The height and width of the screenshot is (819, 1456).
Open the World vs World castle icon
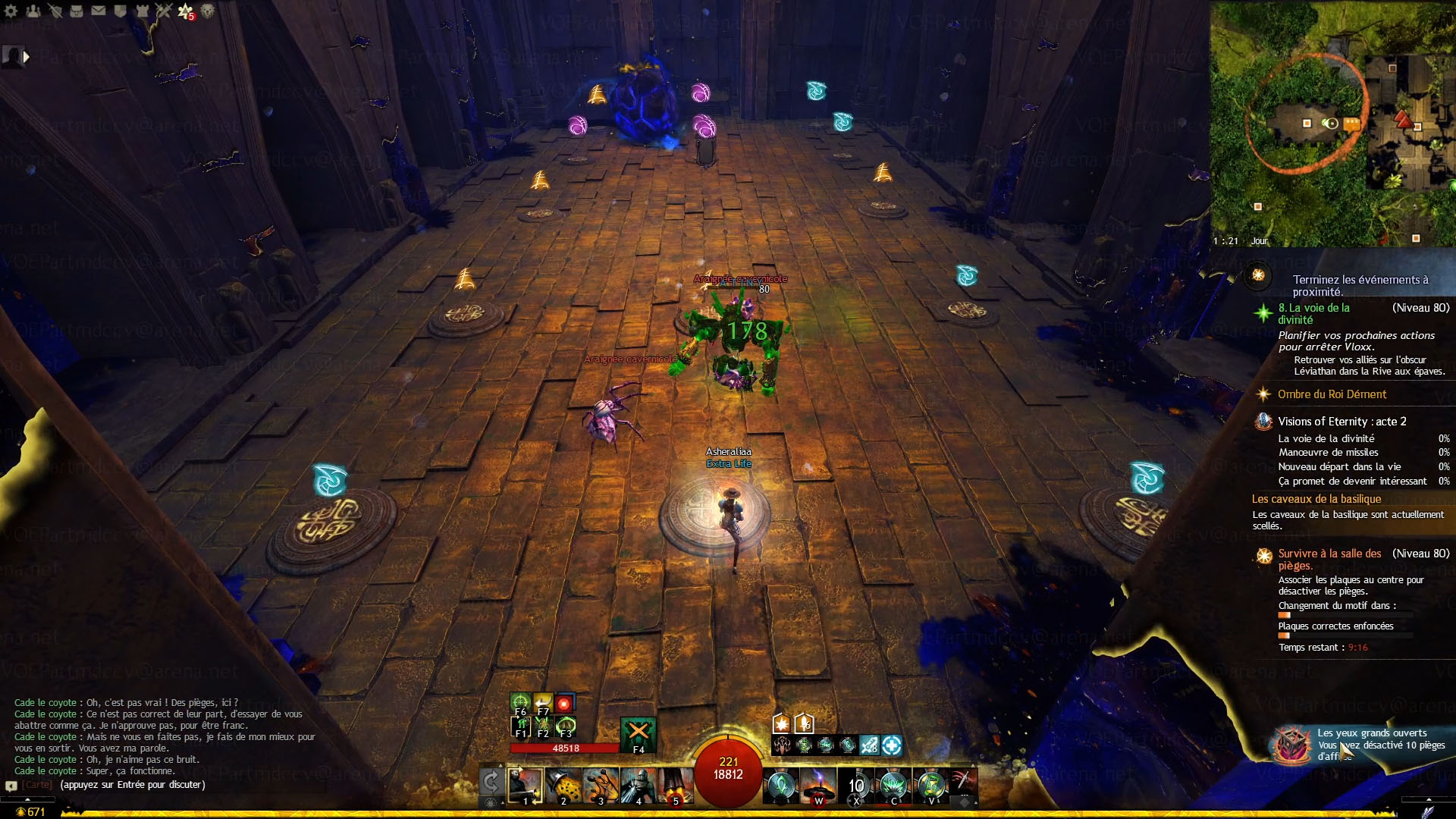(x=142, y=11)
